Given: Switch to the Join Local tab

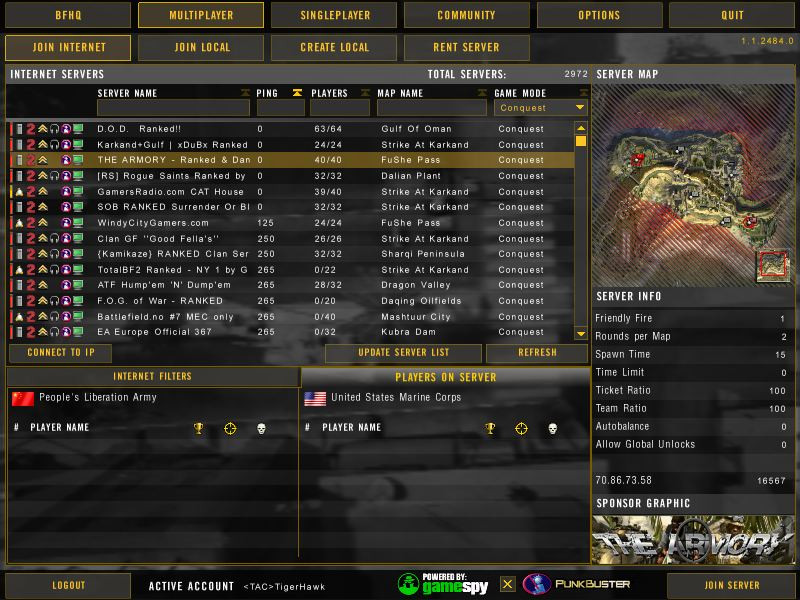Looking at the screenshot, I should (201, 47).
